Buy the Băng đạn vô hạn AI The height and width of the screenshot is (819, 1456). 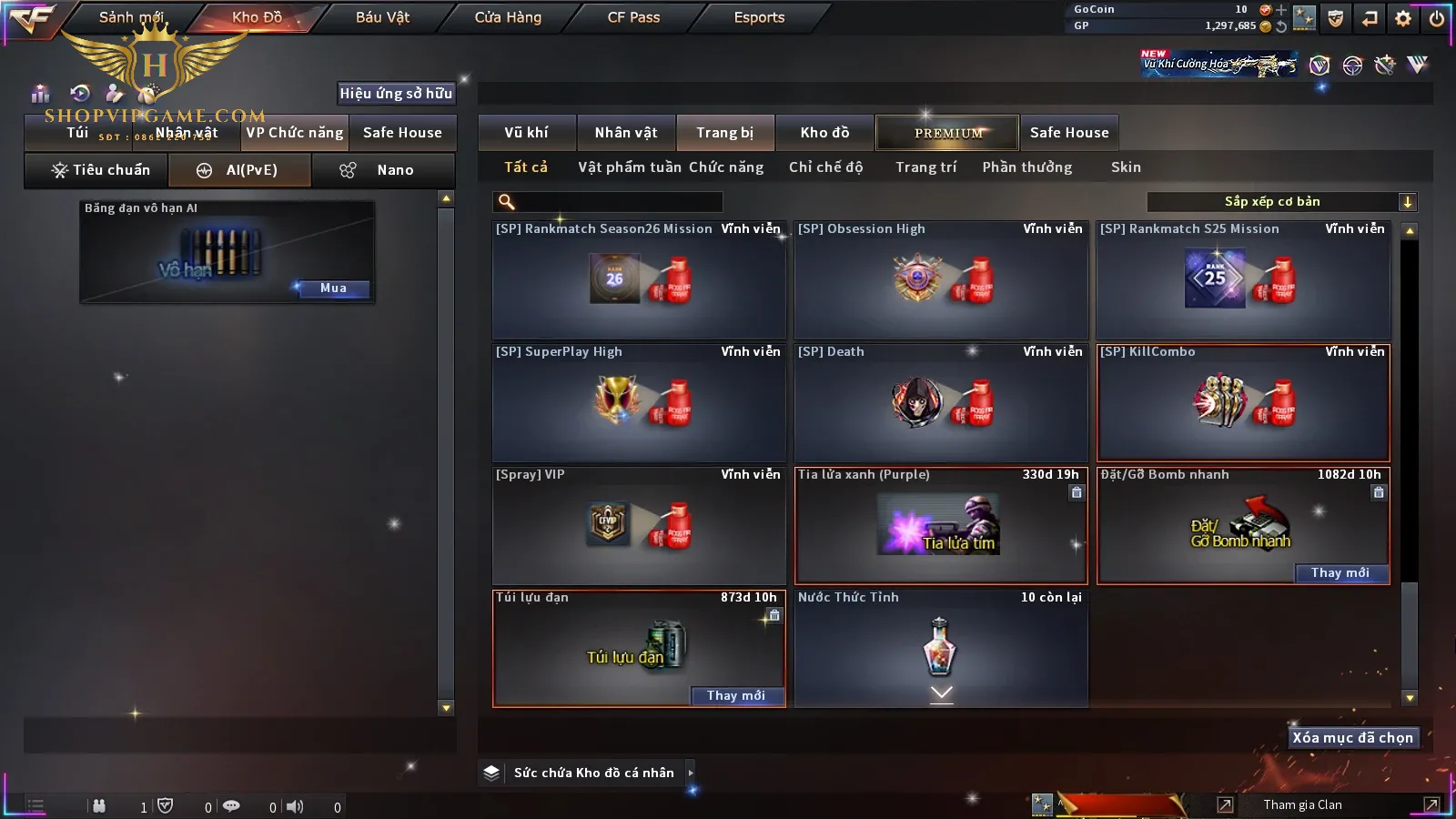333,288
